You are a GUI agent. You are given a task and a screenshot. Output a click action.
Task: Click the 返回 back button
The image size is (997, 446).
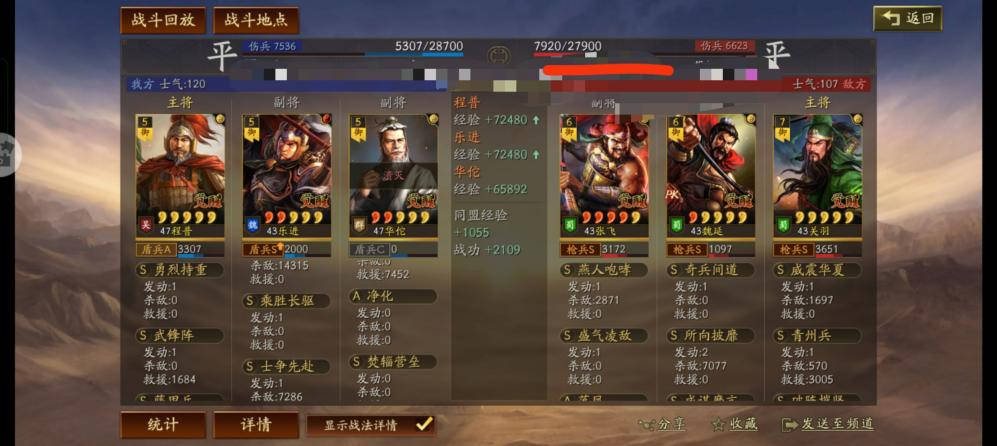pos(907,18)
